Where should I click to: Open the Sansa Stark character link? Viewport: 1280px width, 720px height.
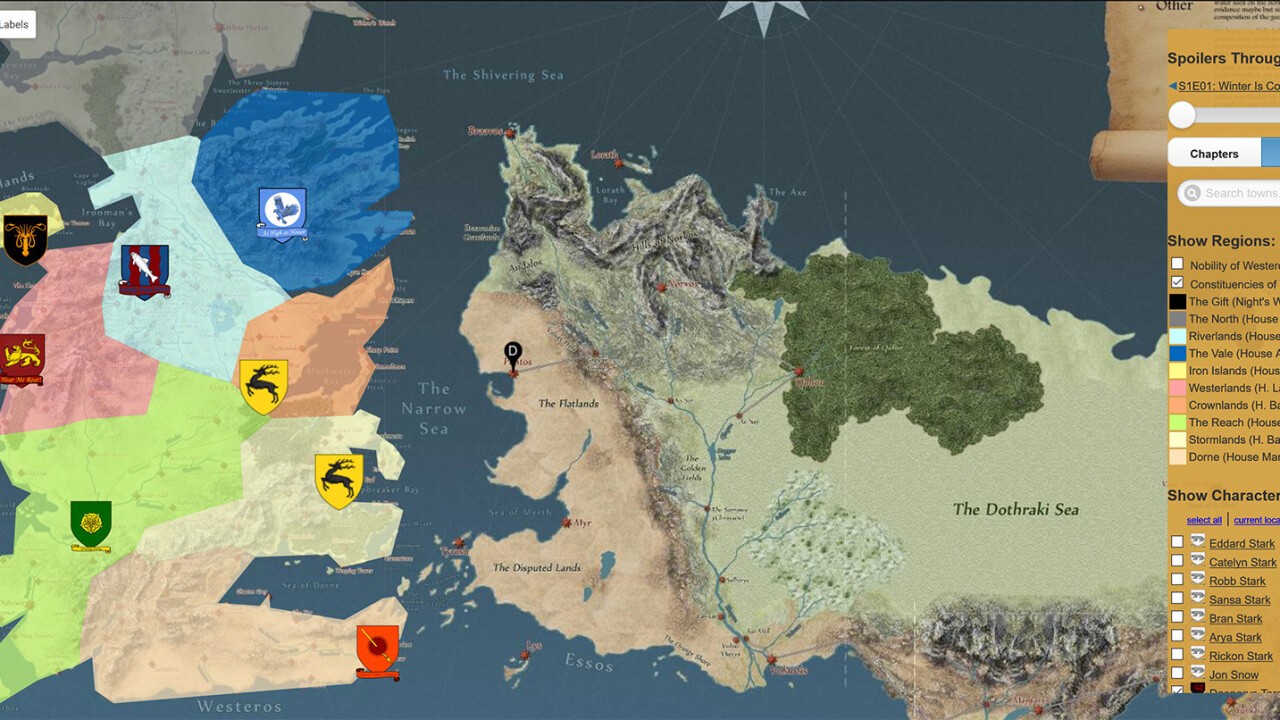(x=1239, y=600)
